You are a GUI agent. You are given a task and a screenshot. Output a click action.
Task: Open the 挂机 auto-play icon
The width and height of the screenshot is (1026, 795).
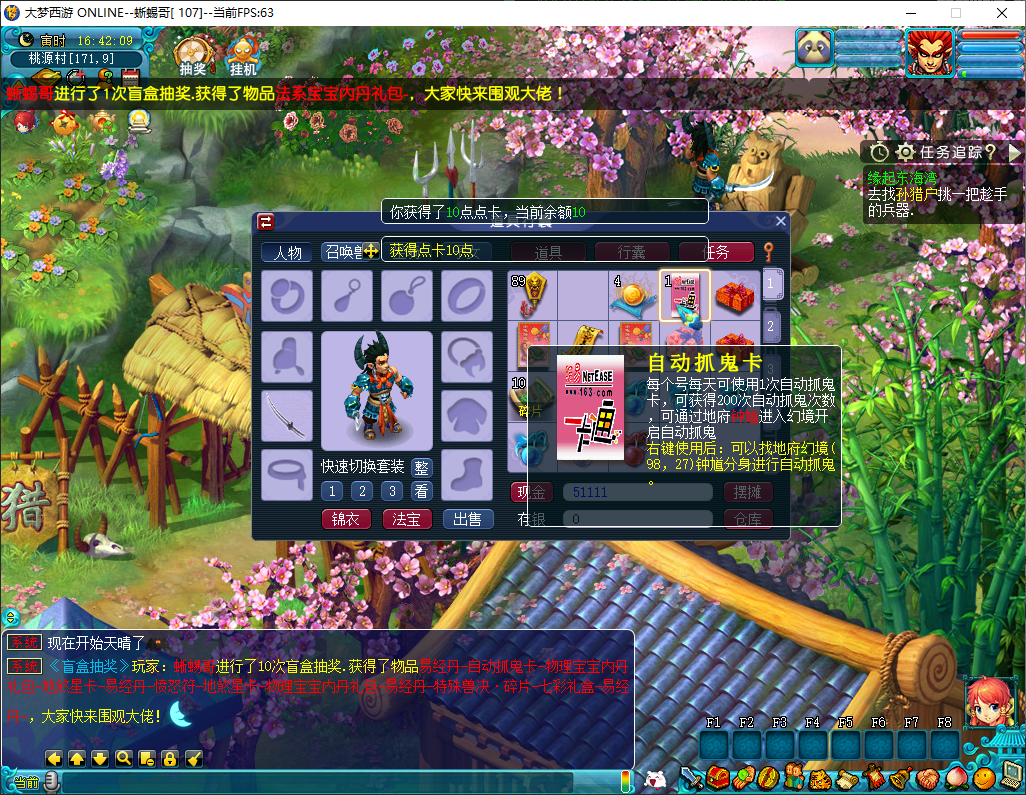pyautogui.click(x=243, y=53)
